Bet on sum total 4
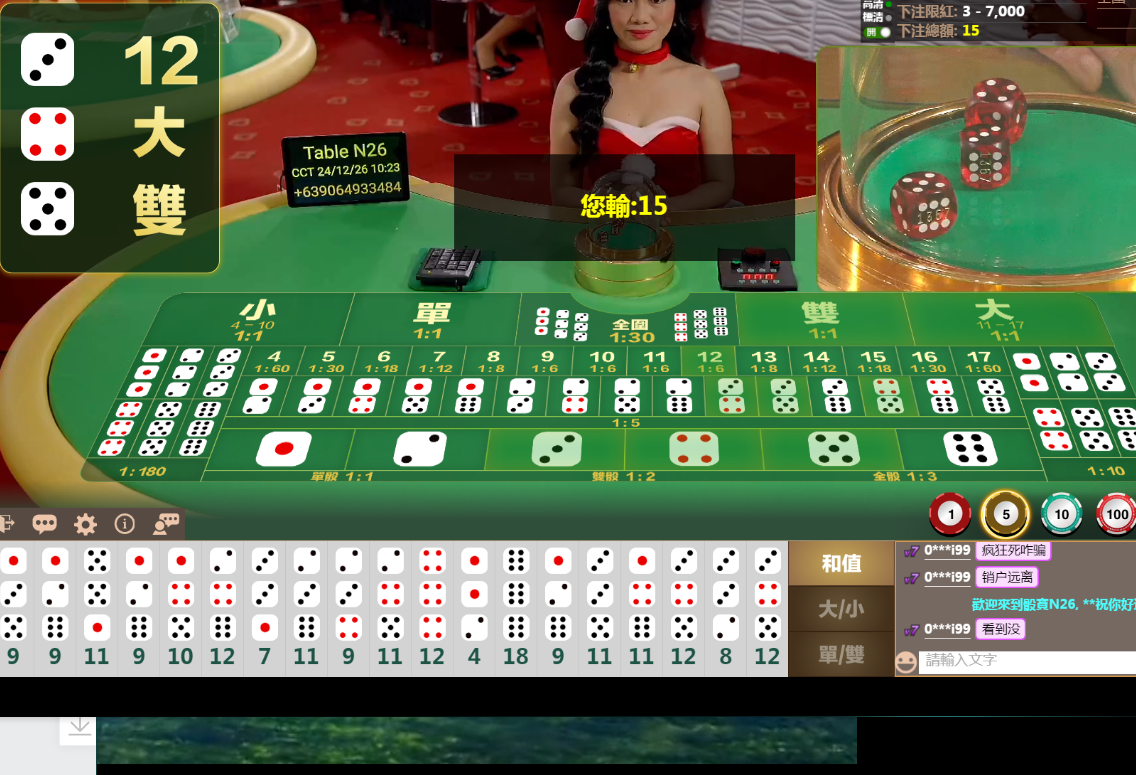This screenshot has width=1136, height=775. (x=273, y=361)
